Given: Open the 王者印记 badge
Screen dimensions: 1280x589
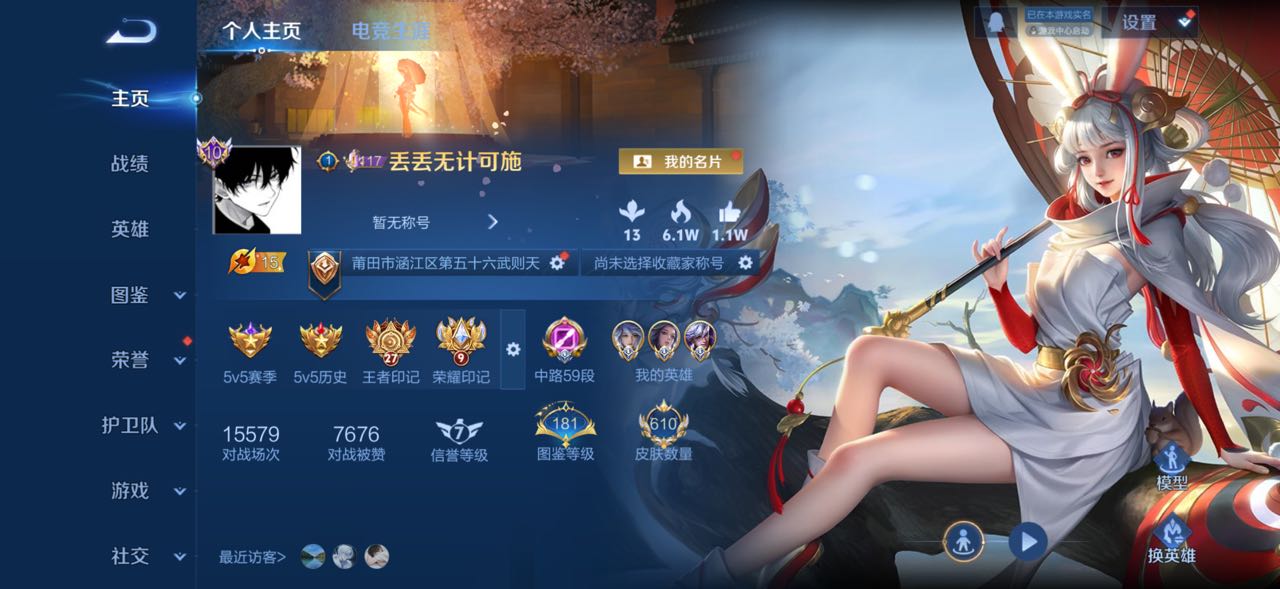Looking at the screenshot, I should click(390, 351).
